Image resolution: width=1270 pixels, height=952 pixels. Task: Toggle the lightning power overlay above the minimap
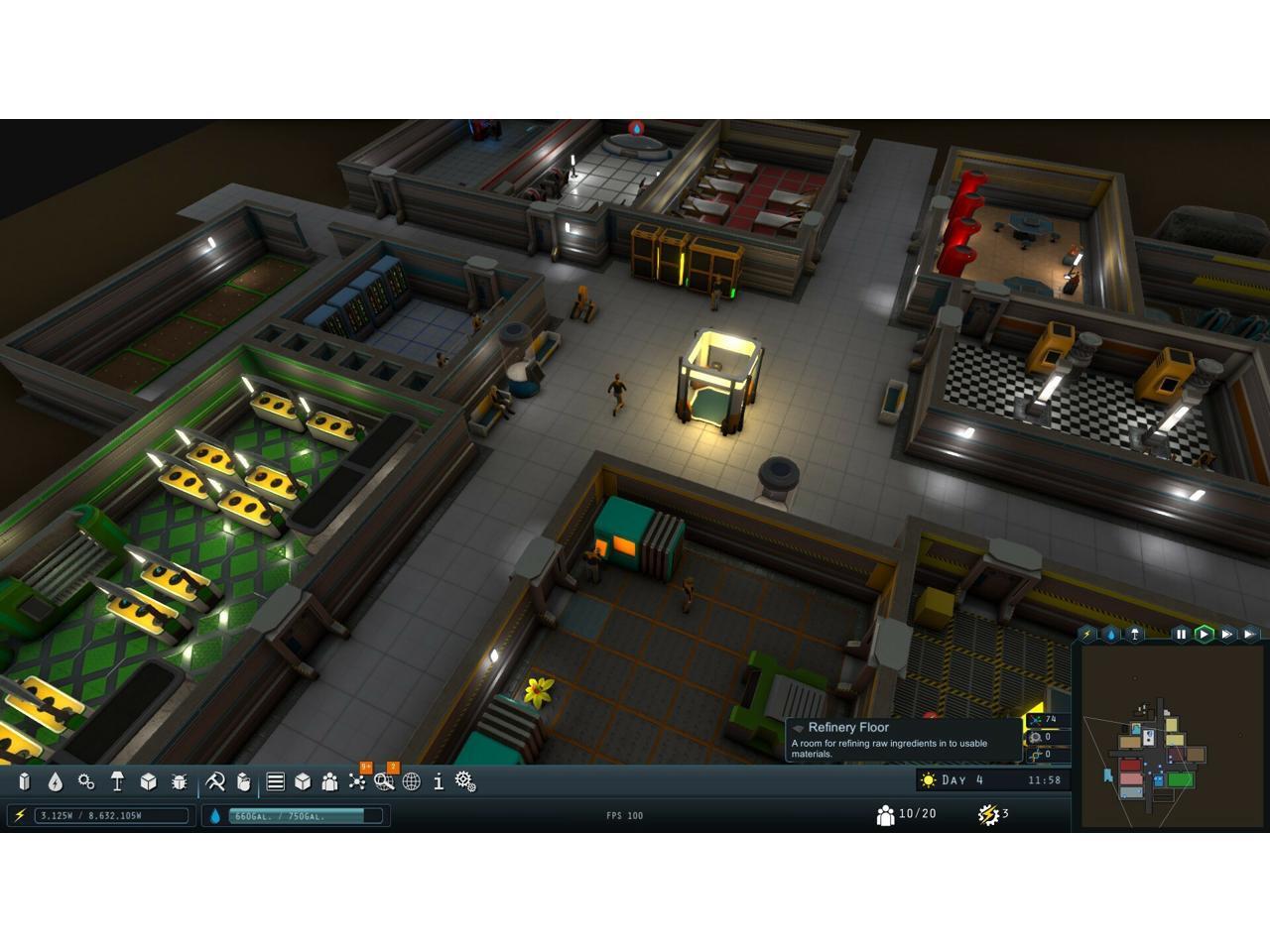(1087, 634)
